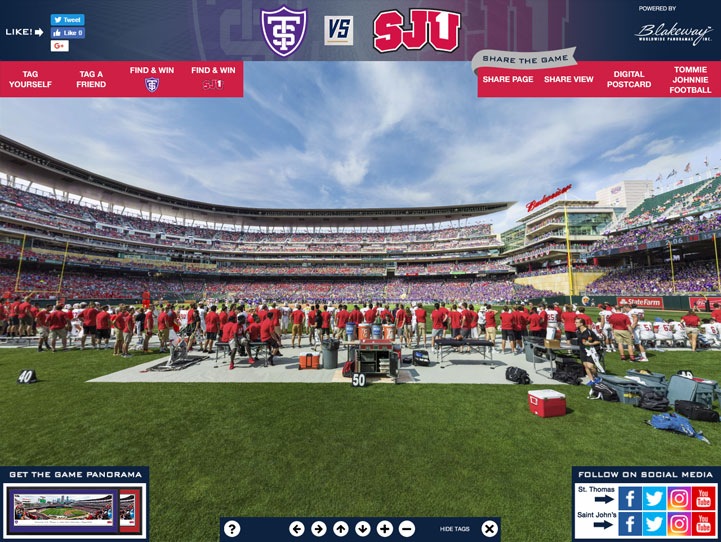Pan the panorama right with the arrow
This screenshot has width=721, height=542.
pos(318,529)
